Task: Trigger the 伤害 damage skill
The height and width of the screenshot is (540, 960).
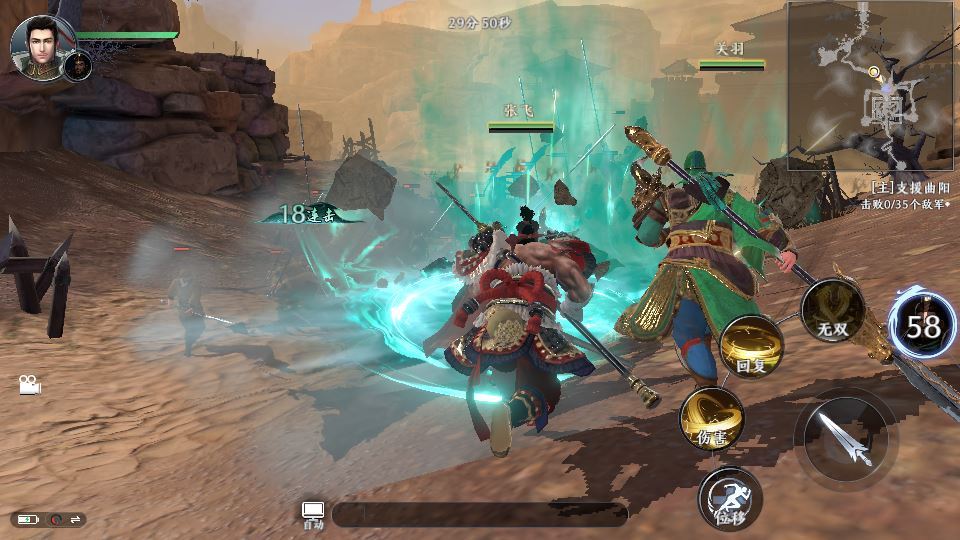Action: point(711,418)
